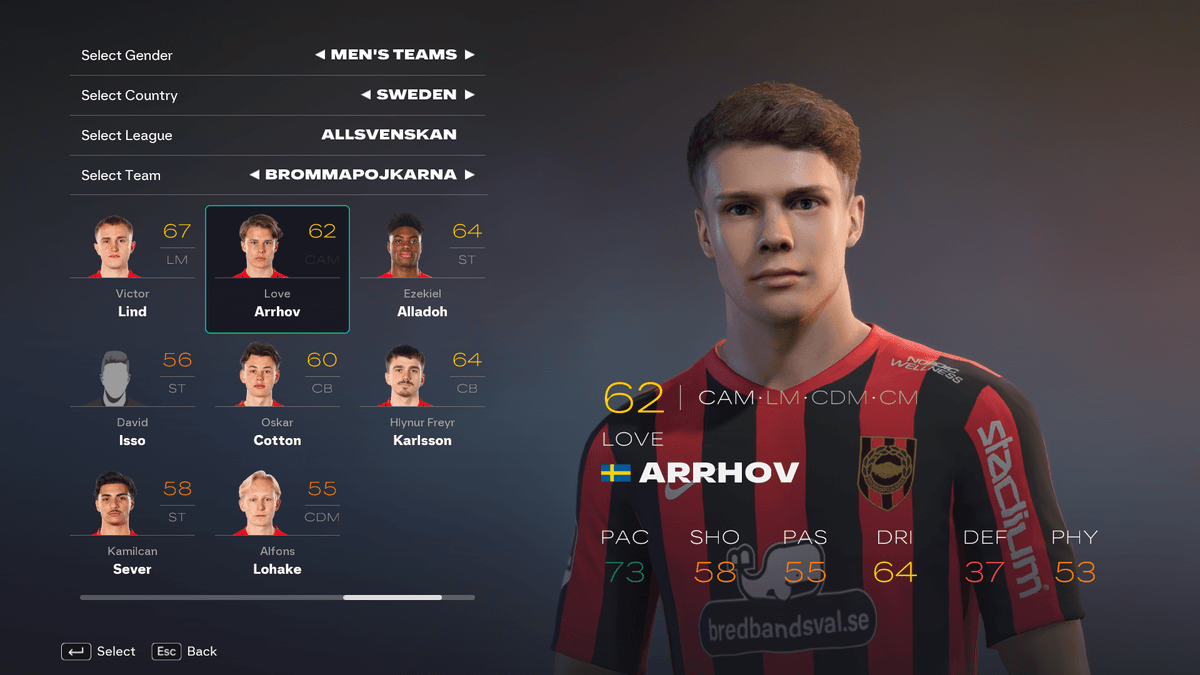Choose the Love Arrhov player card
1200x675 pixels.
pos(277,268)
